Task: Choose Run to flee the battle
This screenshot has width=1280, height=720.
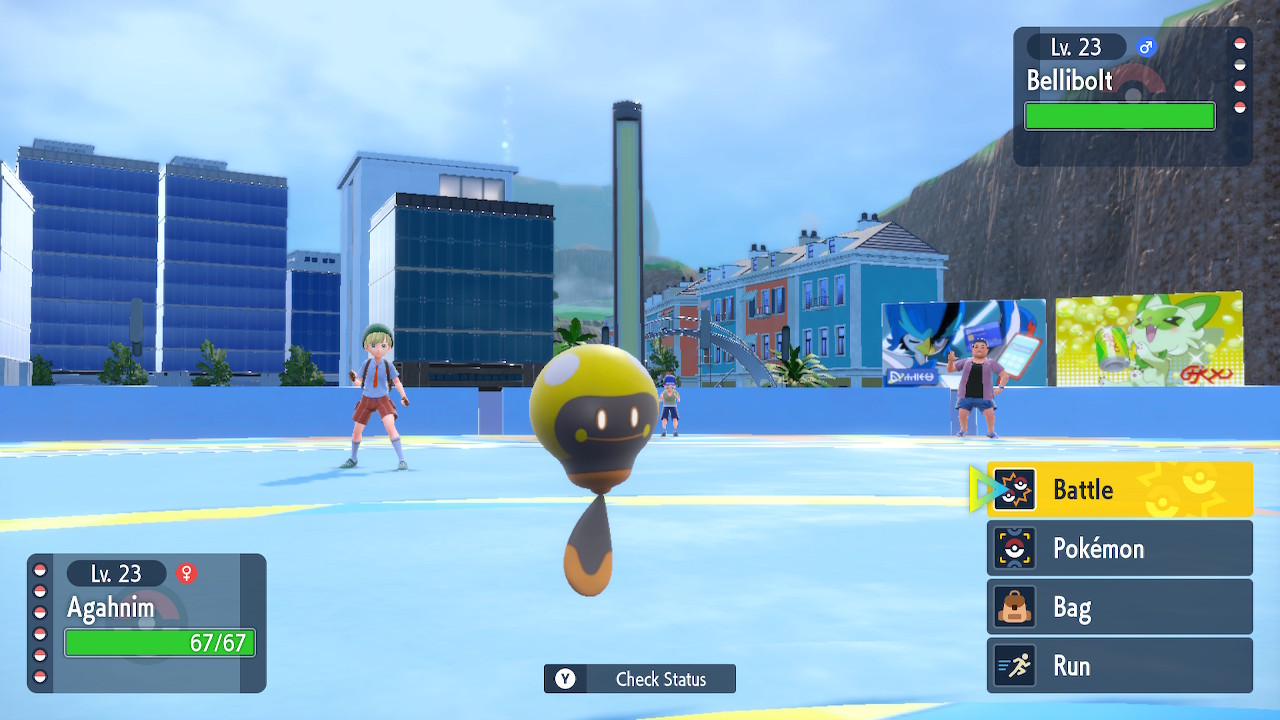Action: (1119, 666)
